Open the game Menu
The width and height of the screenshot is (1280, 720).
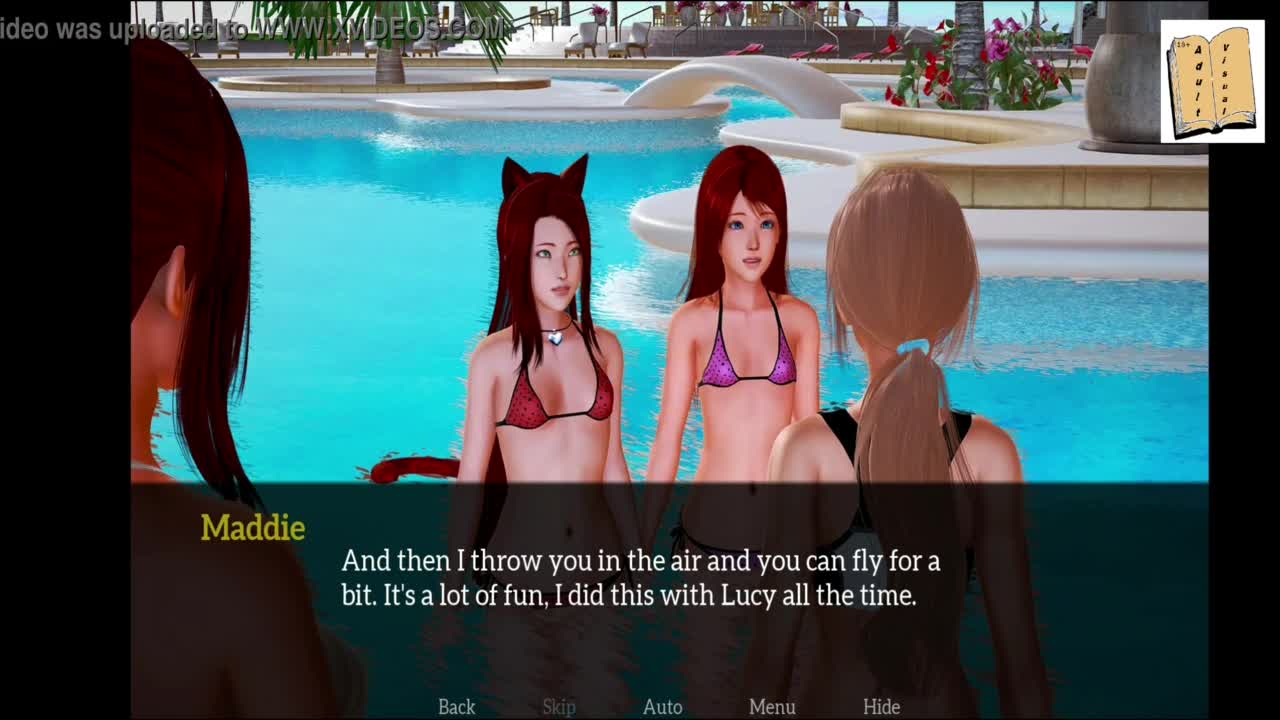tap(772, 707)
